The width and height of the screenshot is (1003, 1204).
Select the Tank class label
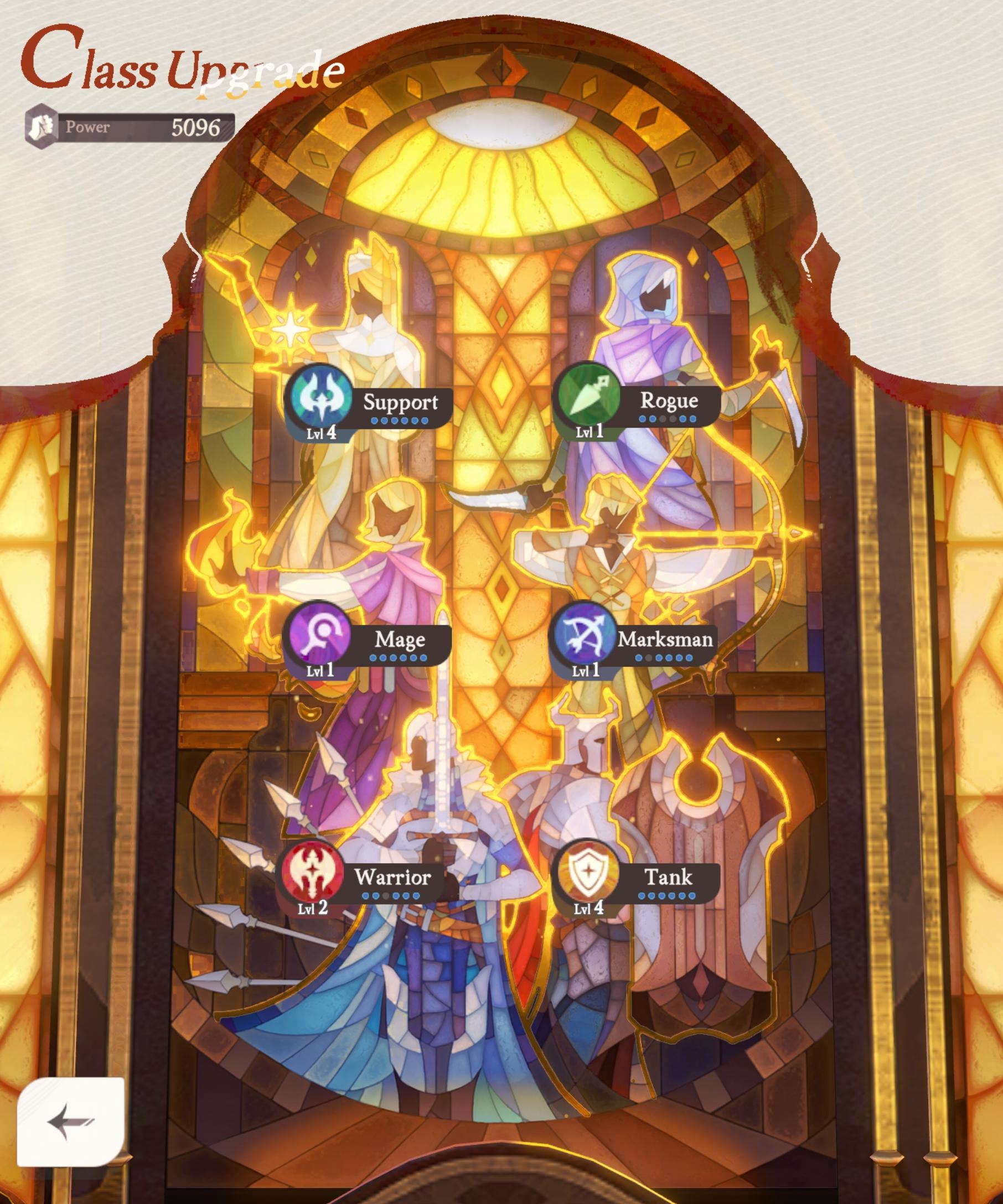(x=669, y=876)
